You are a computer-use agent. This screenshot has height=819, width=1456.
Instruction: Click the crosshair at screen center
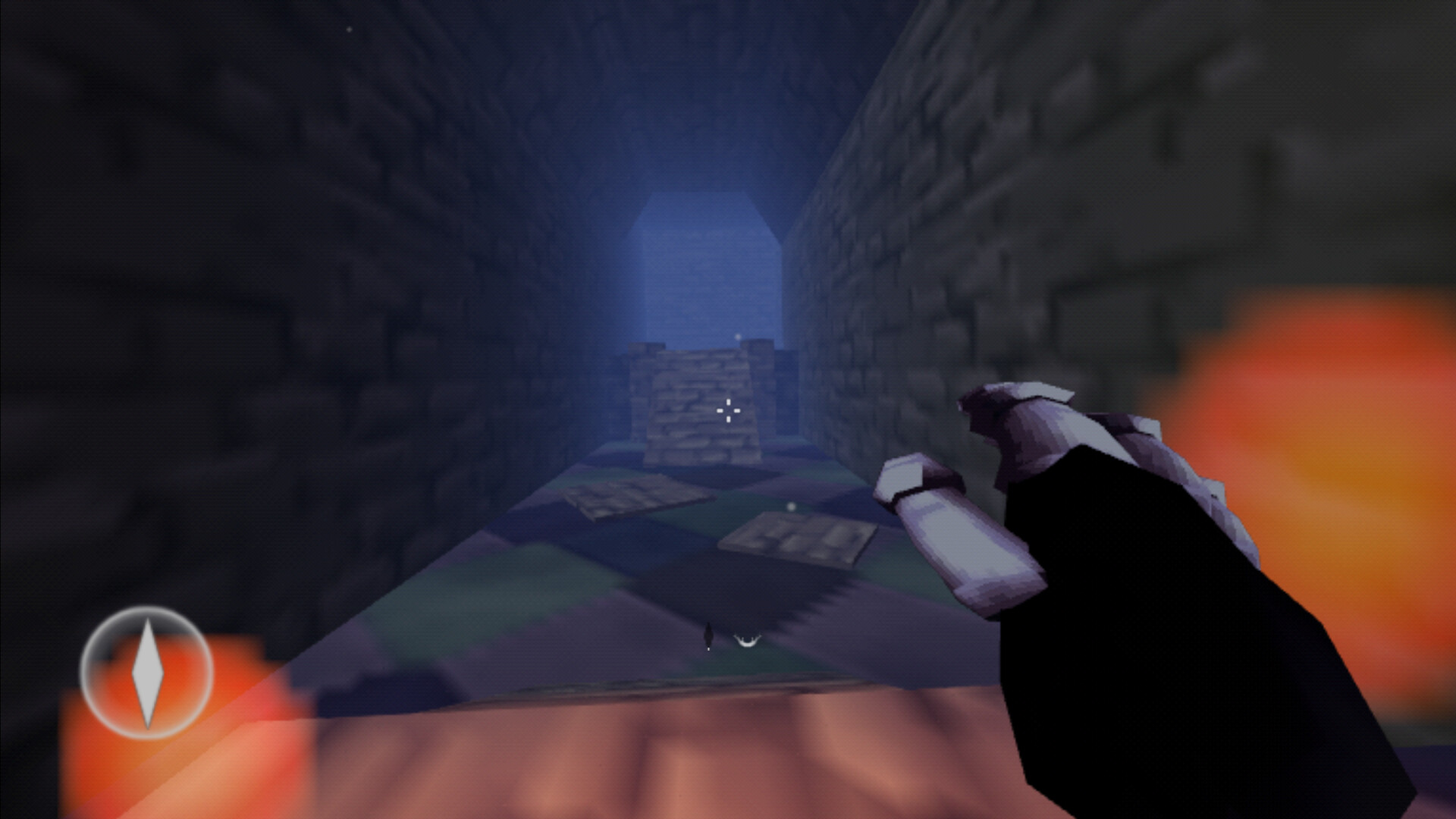point(727,409)
